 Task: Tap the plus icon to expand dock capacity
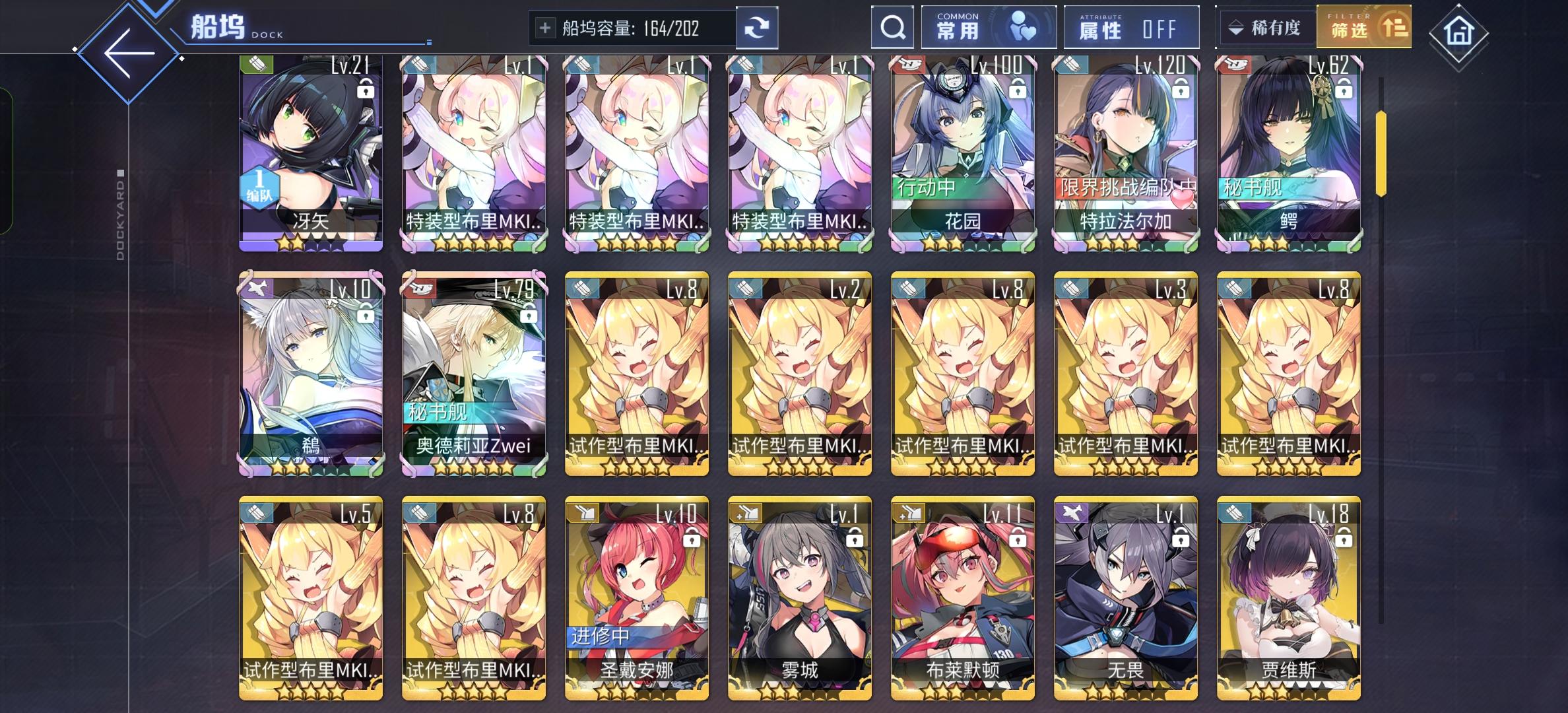pyautogui.click(x=545, y=27)
